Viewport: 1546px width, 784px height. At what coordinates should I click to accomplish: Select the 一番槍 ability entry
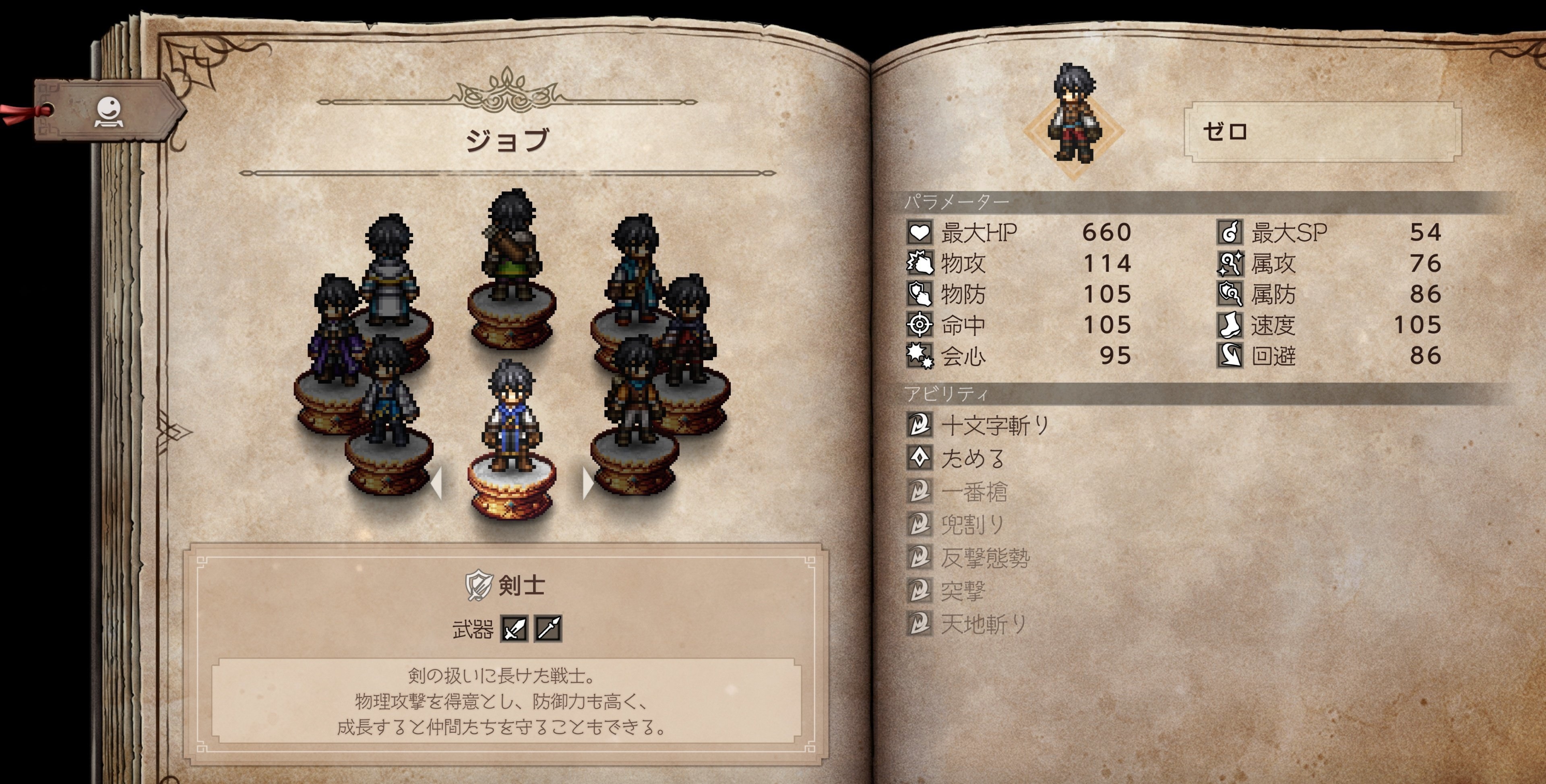pyautogui.click(x=973, y=492)
